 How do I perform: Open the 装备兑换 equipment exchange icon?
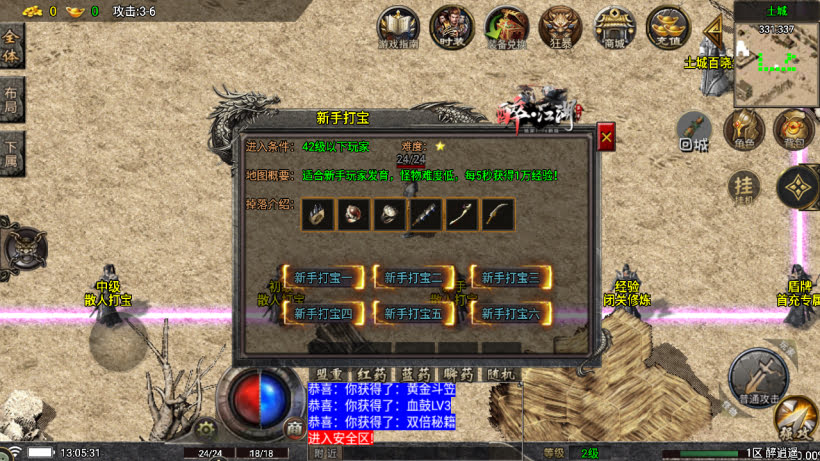[505, 27]
